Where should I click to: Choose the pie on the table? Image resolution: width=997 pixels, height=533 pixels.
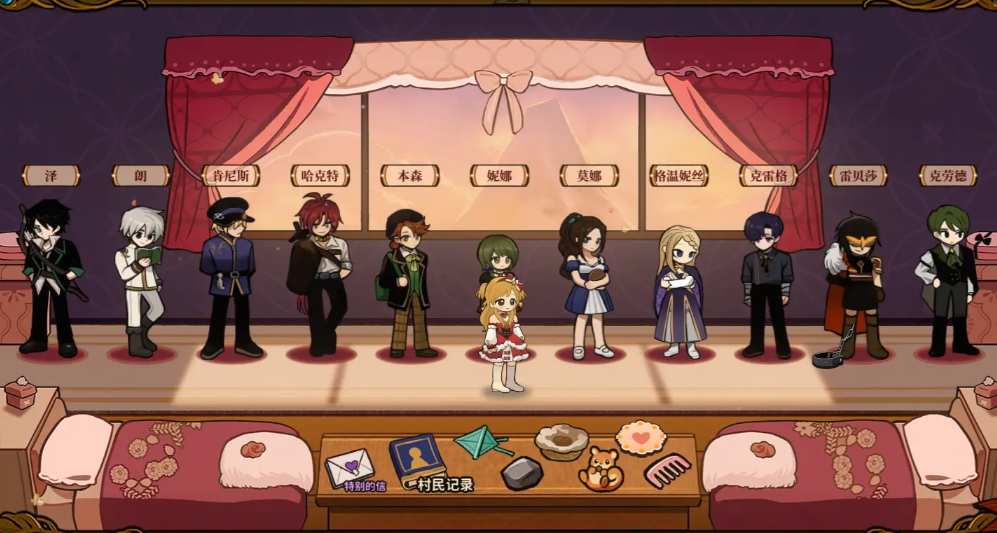(x=560, y=441)
